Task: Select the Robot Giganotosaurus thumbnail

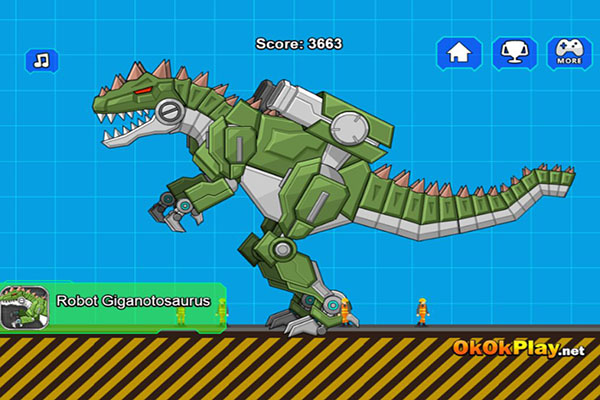Action: (22, 307)
